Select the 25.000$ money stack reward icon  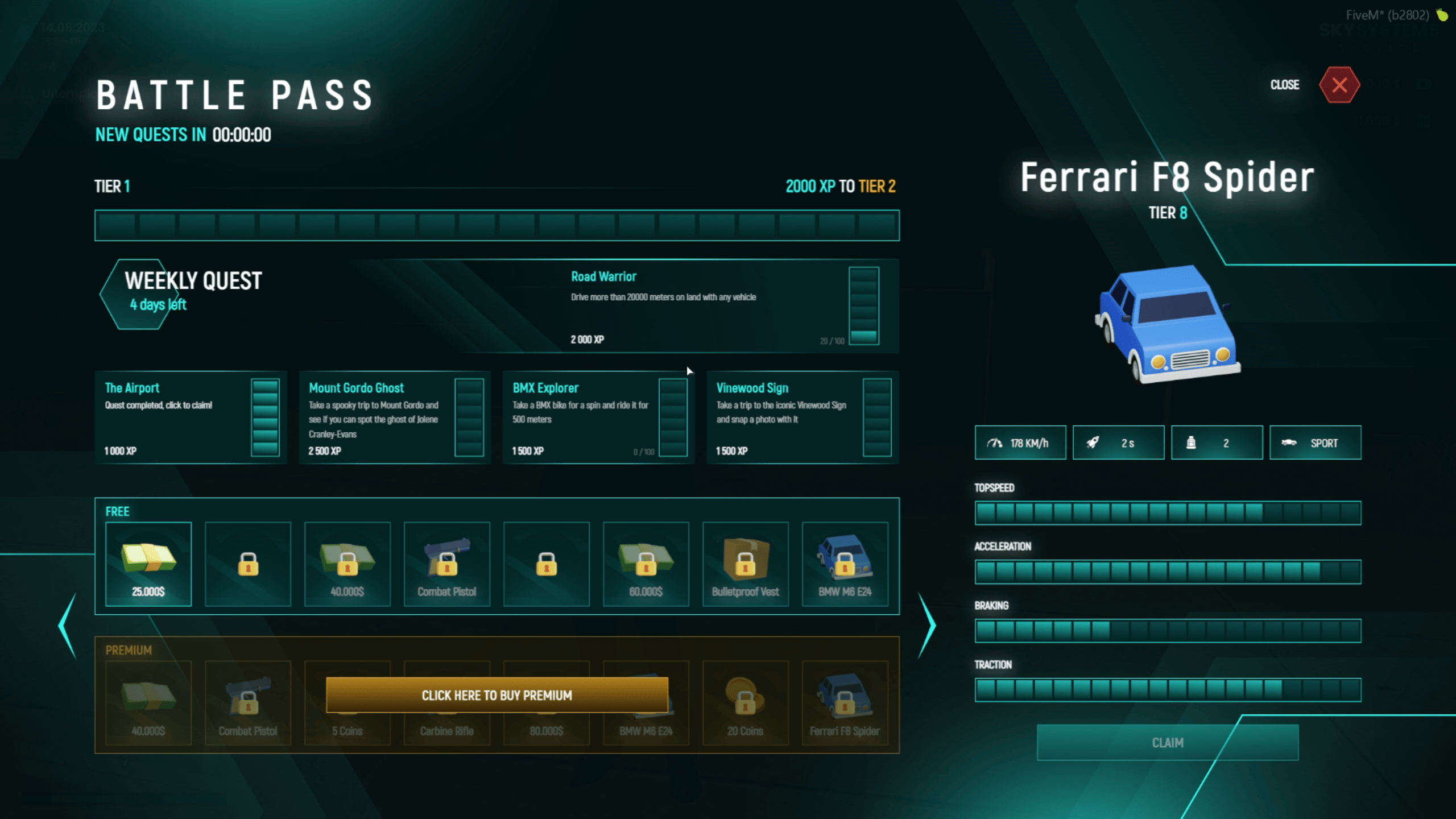148,560
